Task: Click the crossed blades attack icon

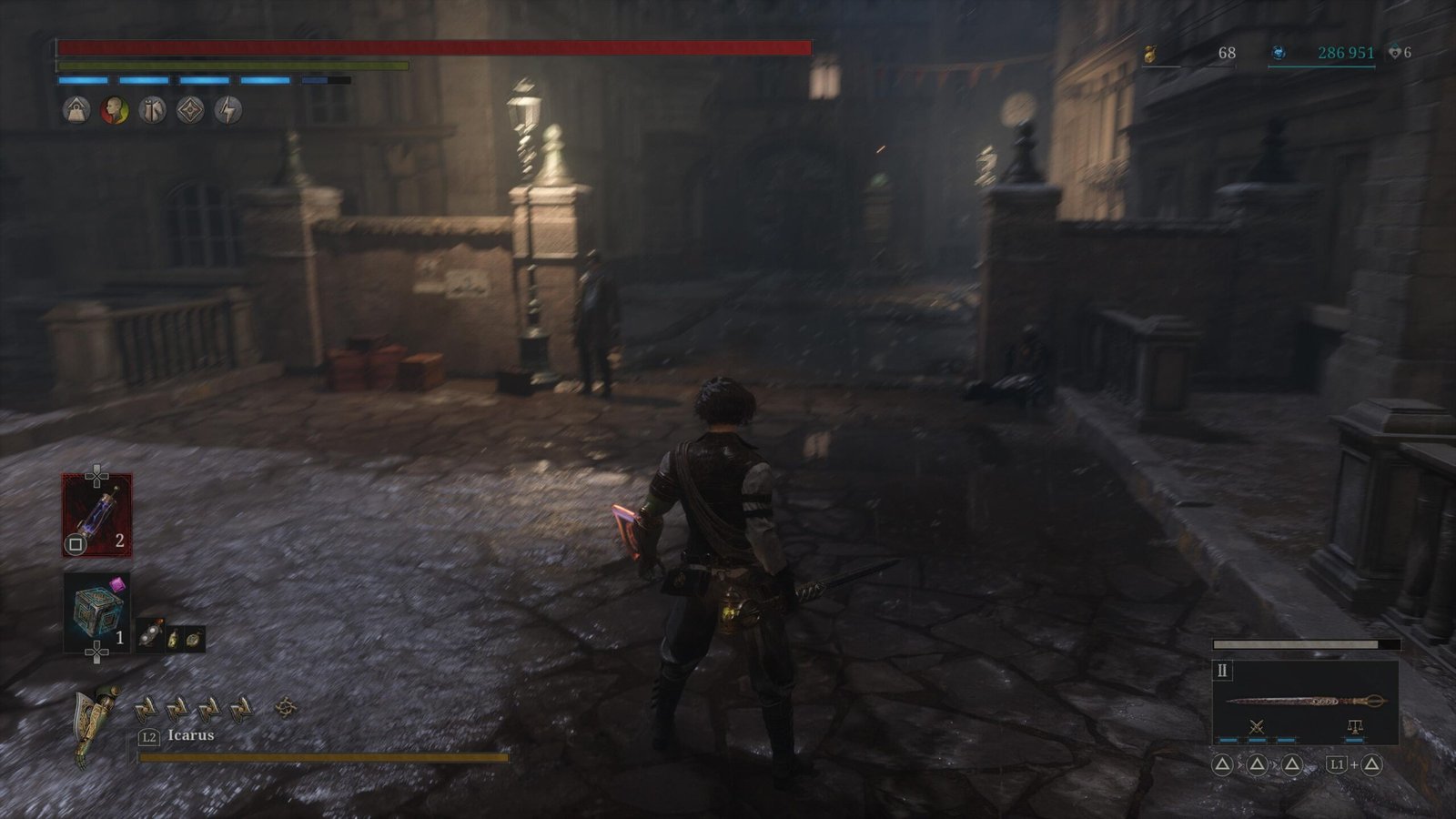Action: [x=1257, y=726]
